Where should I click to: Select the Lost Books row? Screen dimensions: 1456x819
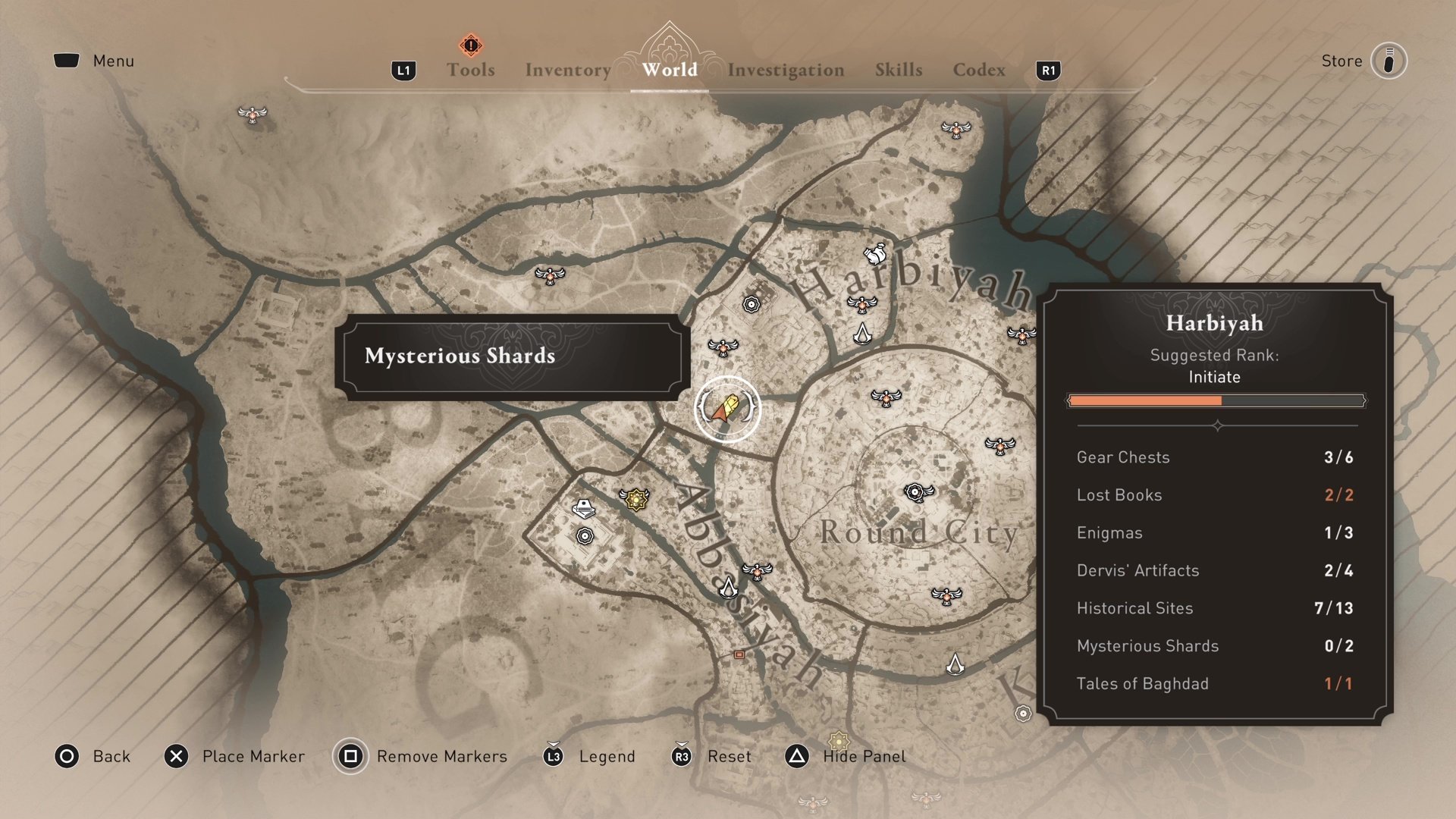pyautogui.click(x=1214, y=495)
